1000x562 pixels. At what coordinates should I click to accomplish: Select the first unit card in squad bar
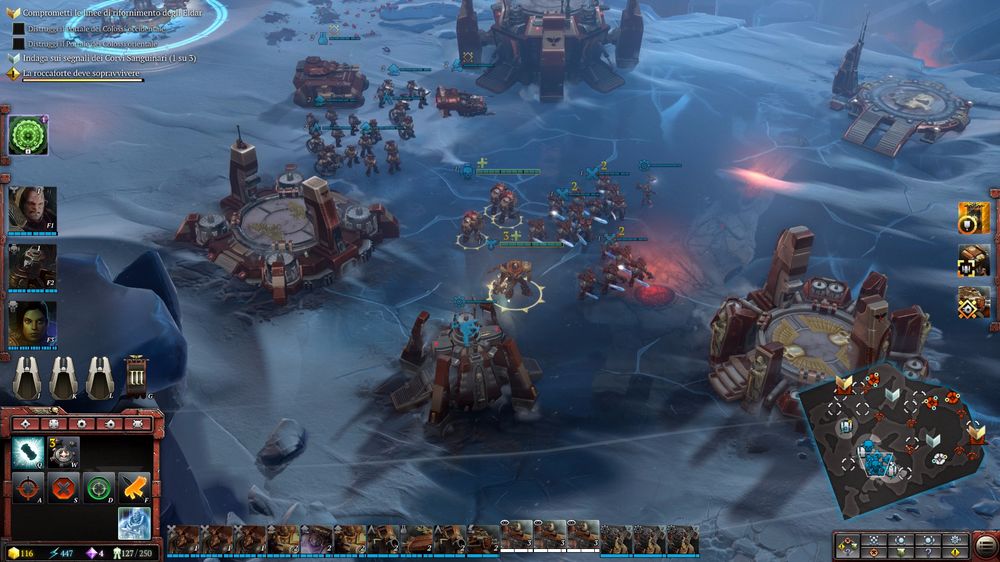point(181,538)
